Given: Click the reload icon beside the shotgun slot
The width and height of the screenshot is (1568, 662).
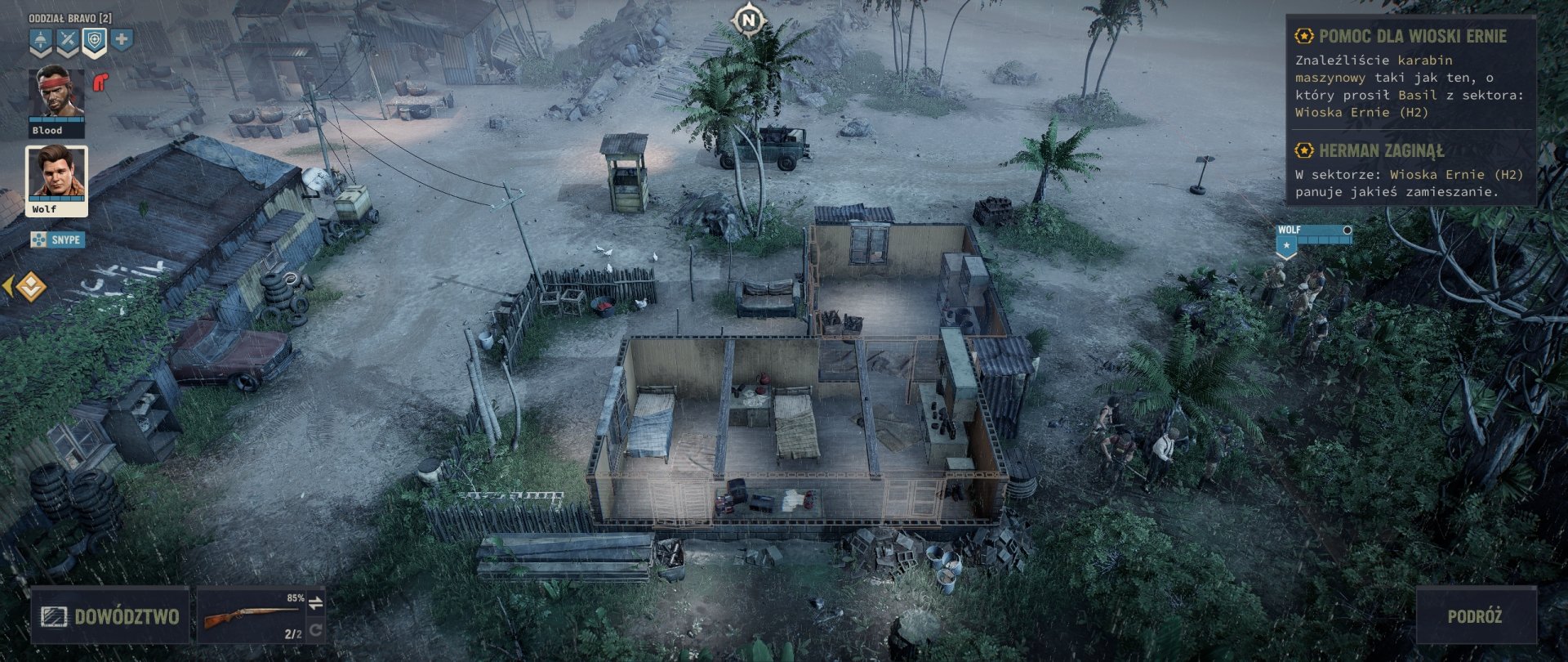Looking at the screenshot, I should (318, 629).
